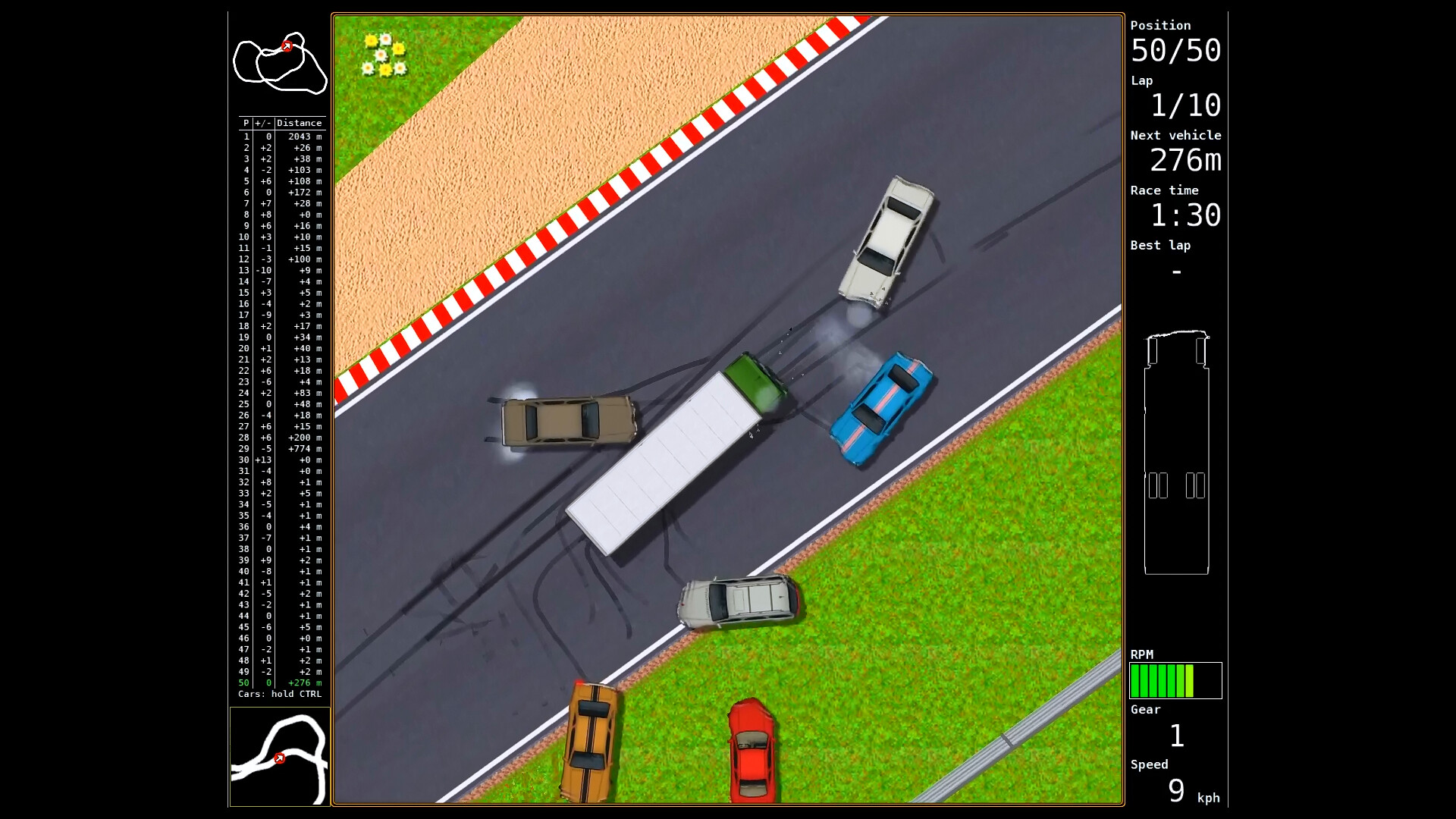Expand the Distance column in the standings table

click(x=300, y=122)
